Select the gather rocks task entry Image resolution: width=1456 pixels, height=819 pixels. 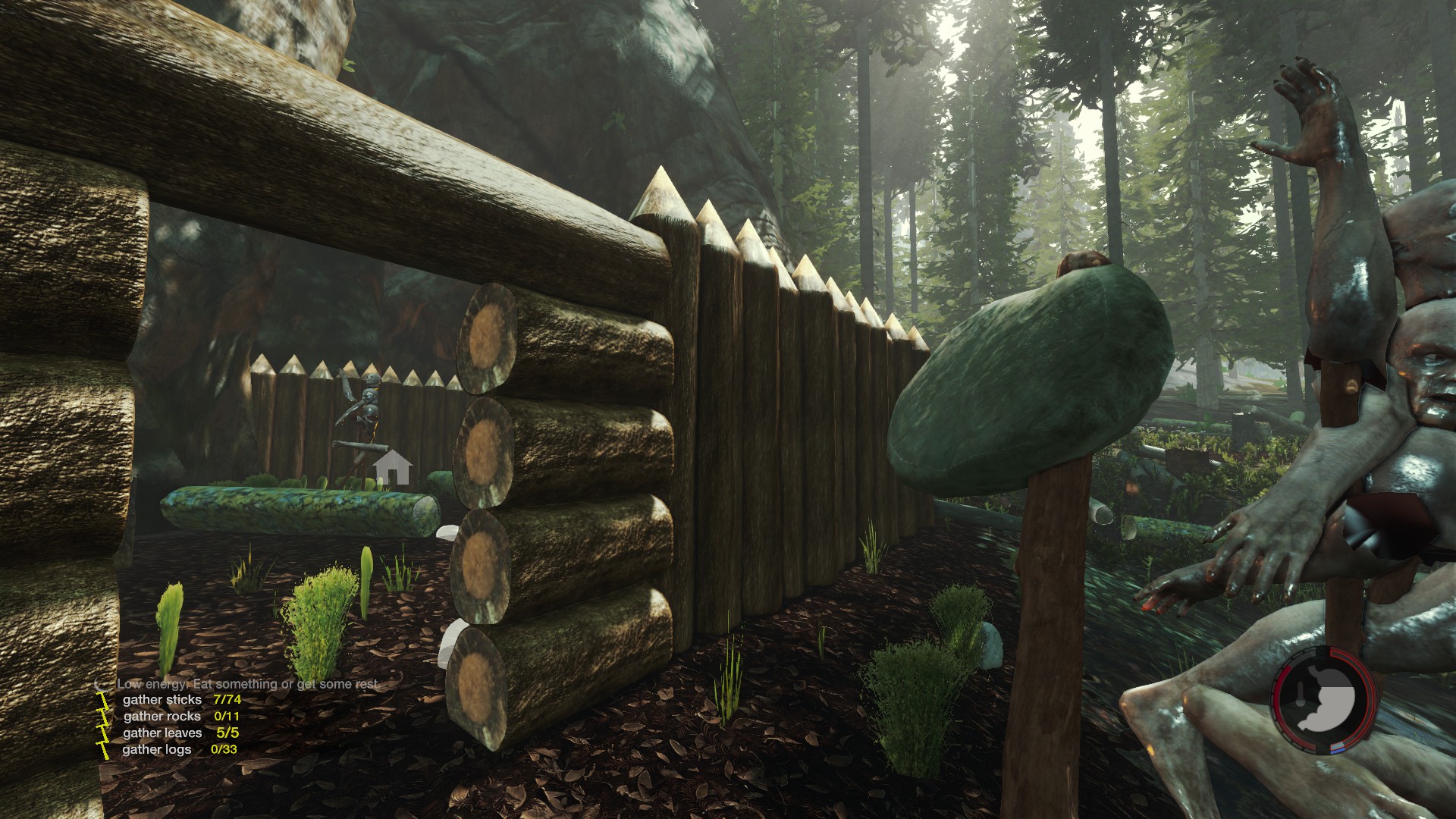coord(180,716)
